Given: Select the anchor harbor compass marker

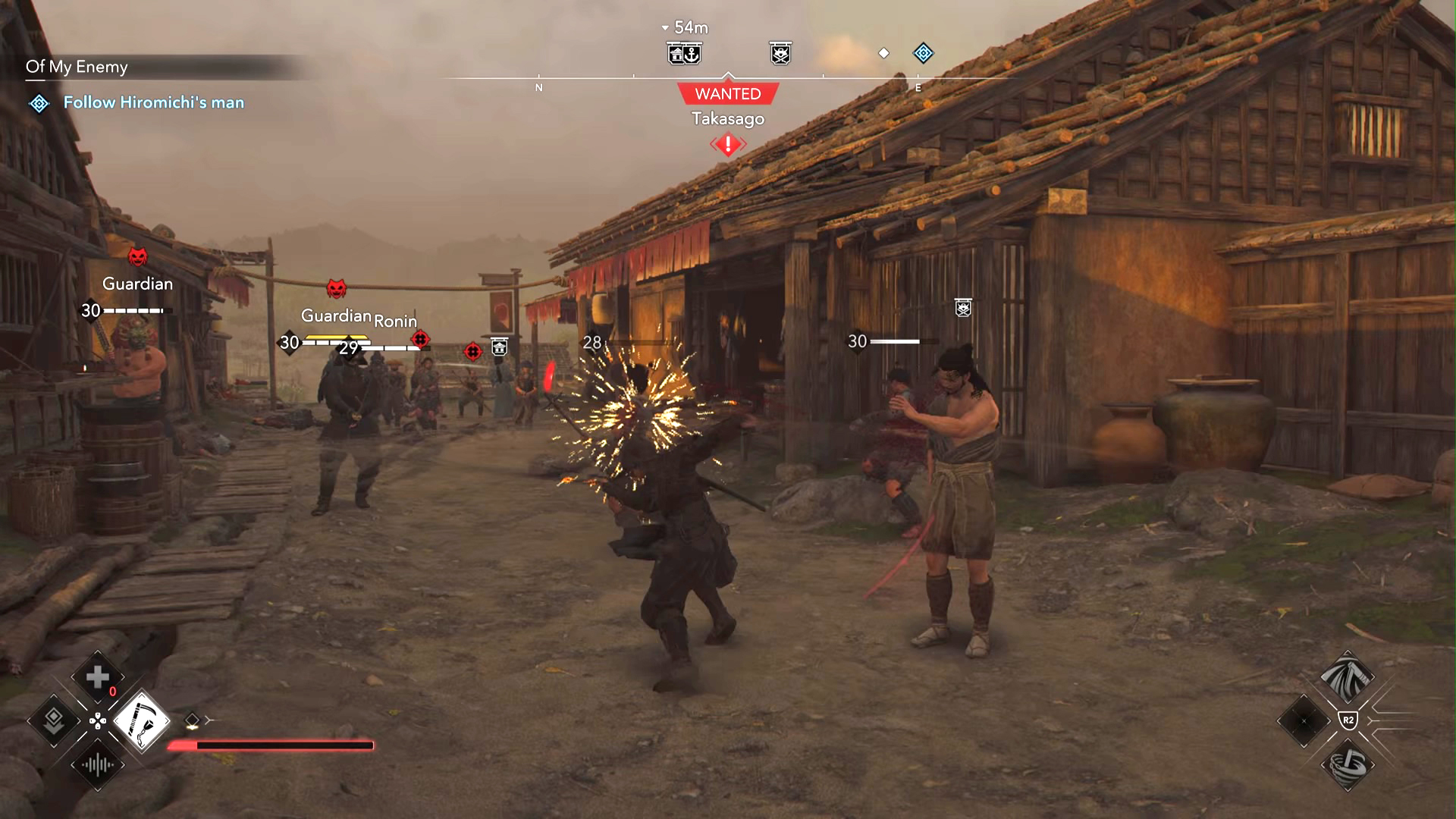Looking at the screenshot, I should click(692, 54).
